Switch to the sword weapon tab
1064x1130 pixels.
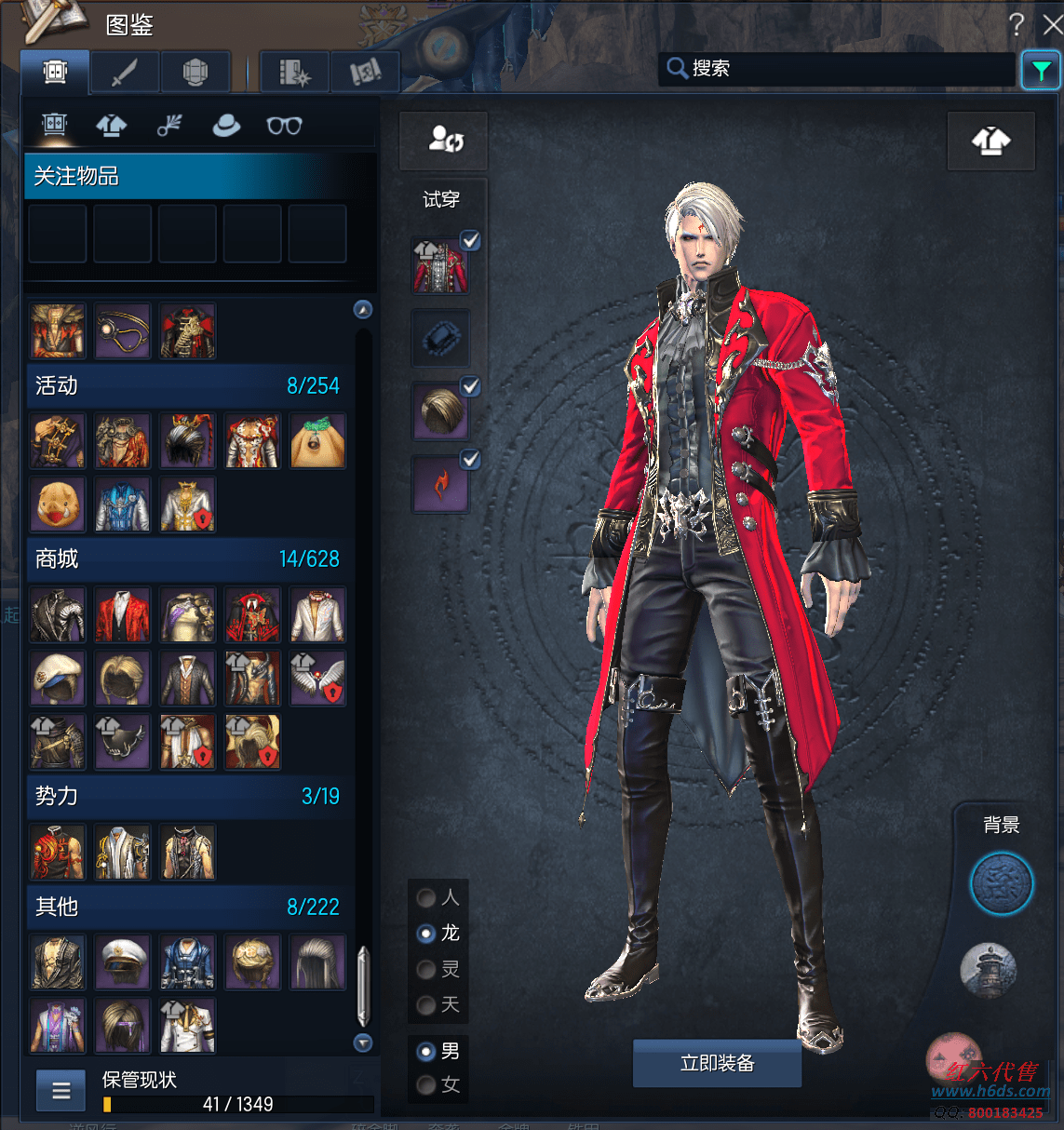tap(125, 72)
